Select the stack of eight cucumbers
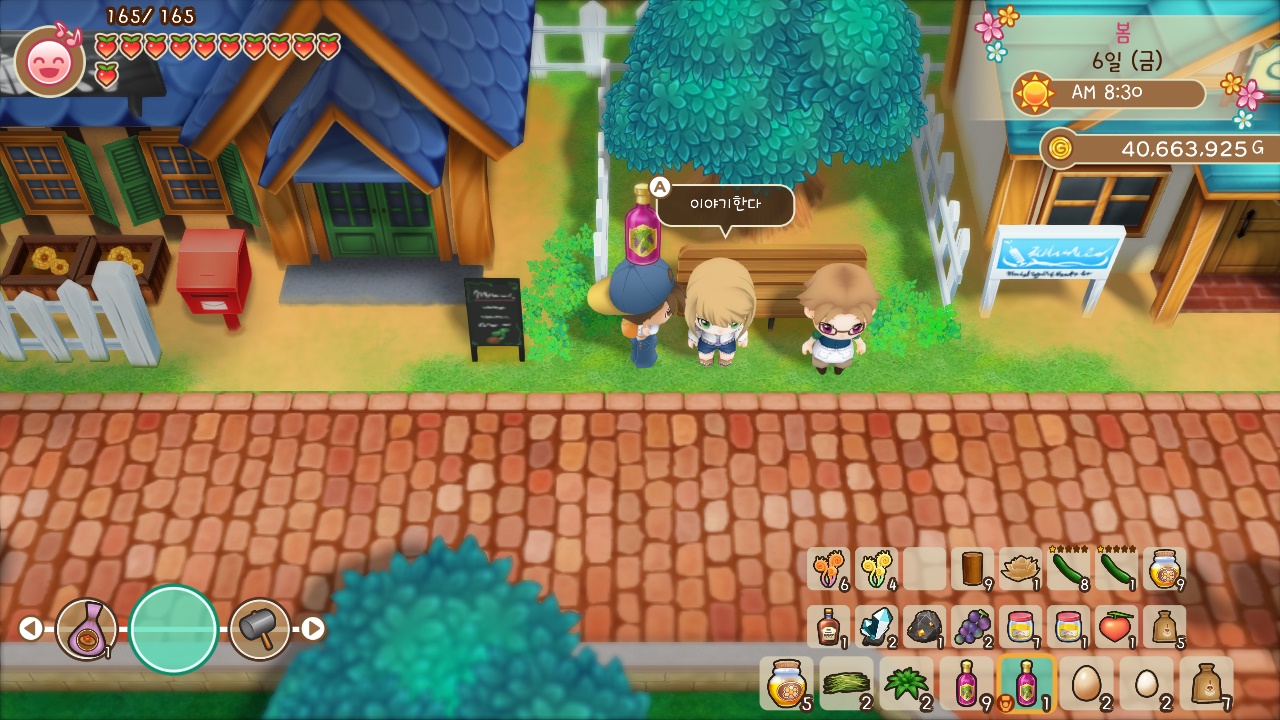The width and height of the screenshot is (1280, 720). pos(1068,569)
